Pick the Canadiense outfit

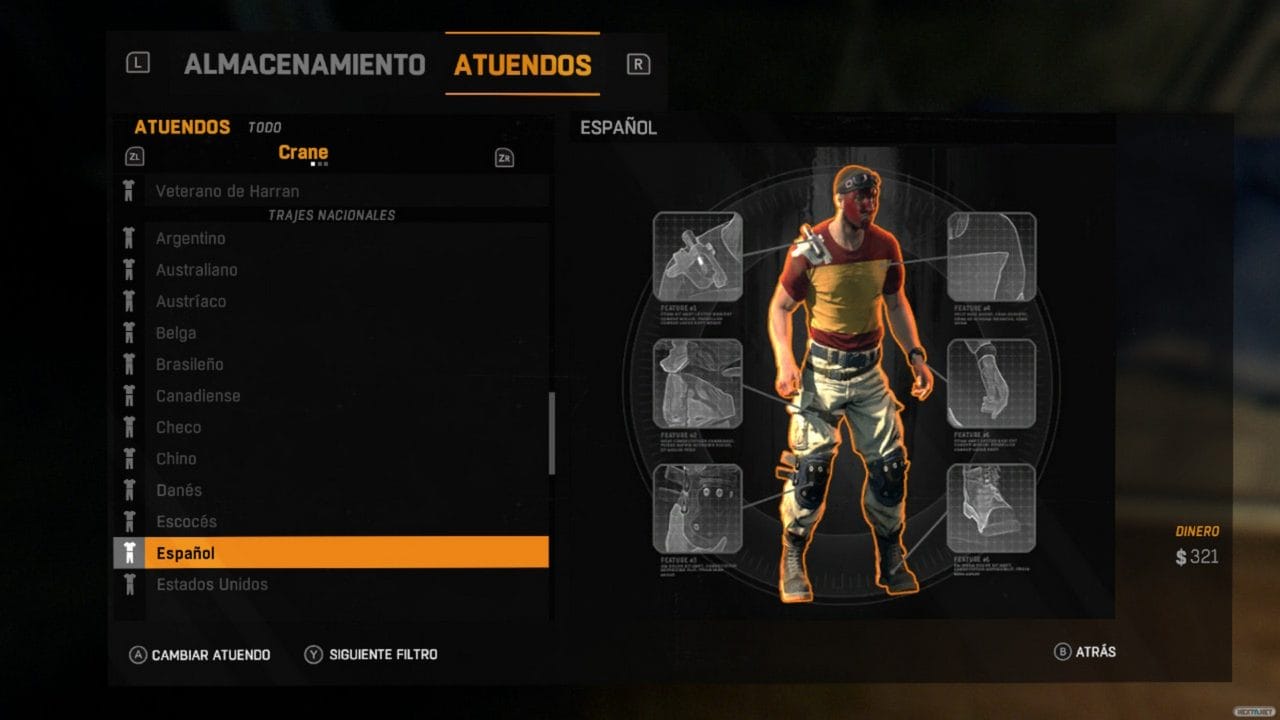(x=198, y=396)
